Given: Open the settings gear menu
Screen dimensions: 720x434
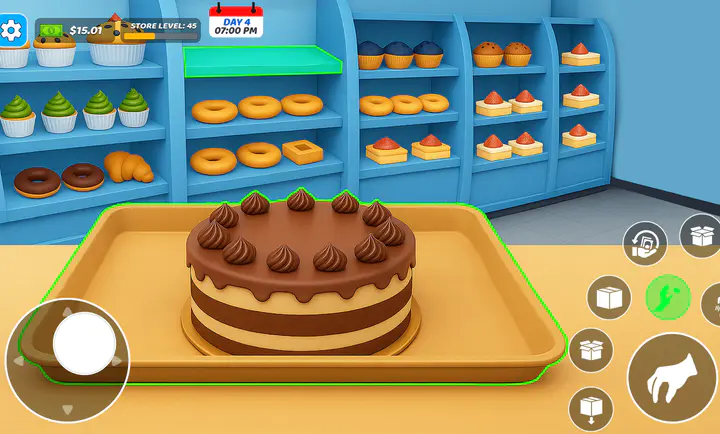Looking at the screenshot, I should (12, 30).
